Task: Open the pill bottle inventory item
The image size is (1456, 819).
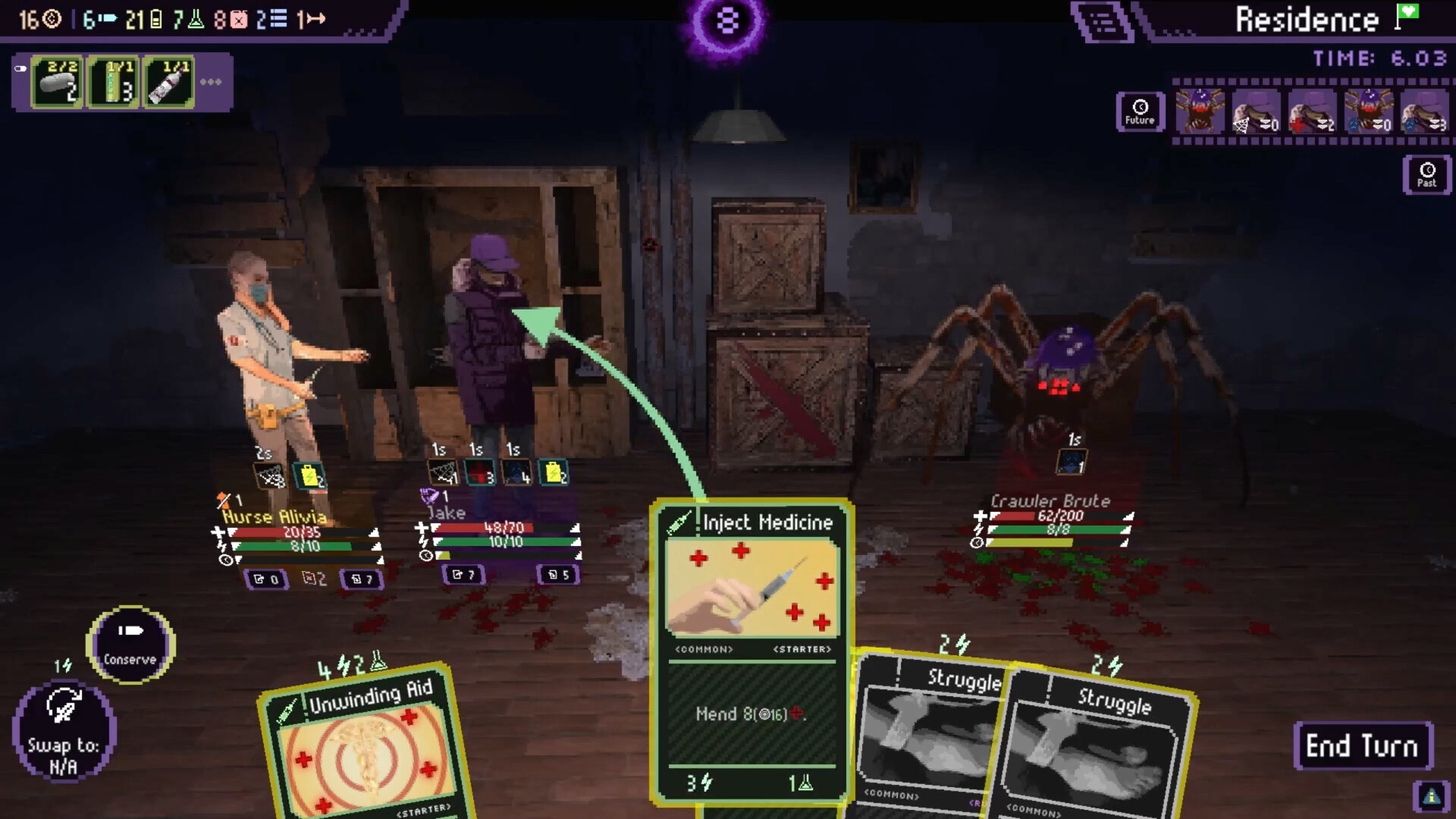Action: (x=54, y=81)
